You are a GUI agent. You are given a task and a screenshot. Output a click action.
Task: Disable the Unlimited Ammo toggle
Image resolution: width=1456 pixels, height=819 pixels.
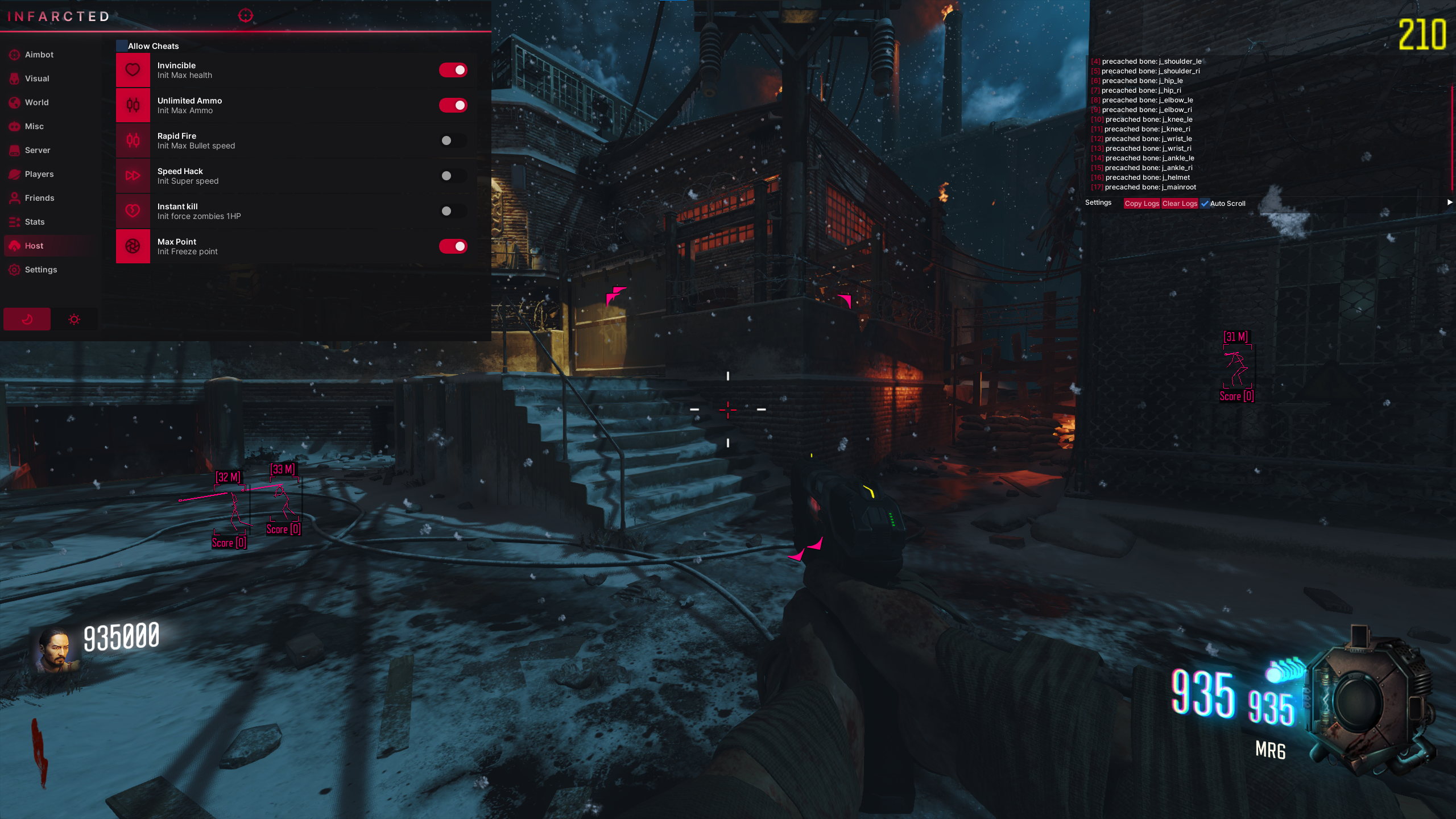[453, 105]
